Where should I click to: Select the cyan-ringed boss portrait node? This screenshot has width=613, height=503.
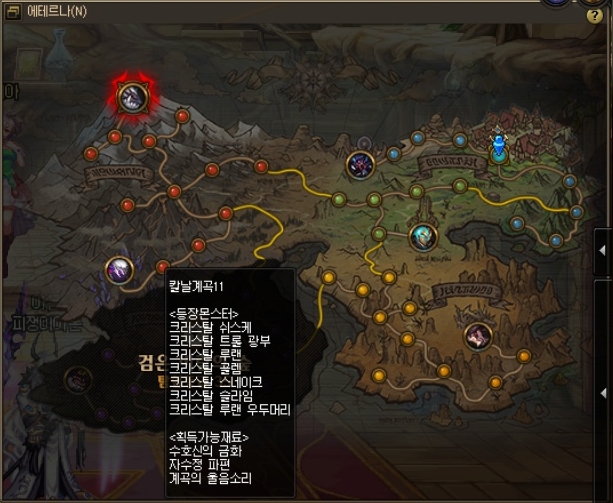tap(423, 237)
